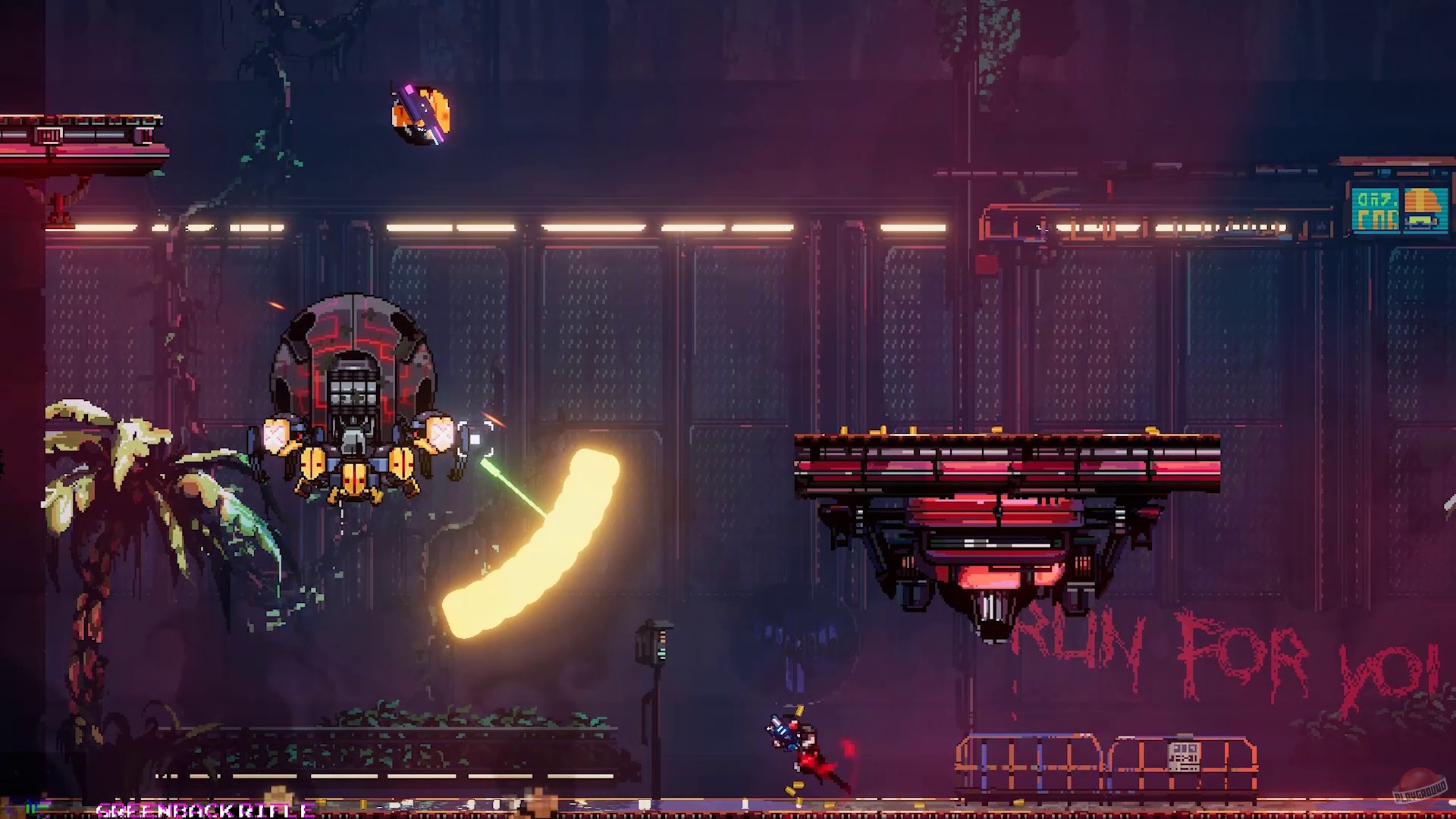Viewport: 1456px width, 819px height.
Task: Click the glowing terminal screen on the lower crate
Action: click(1184, 757)
